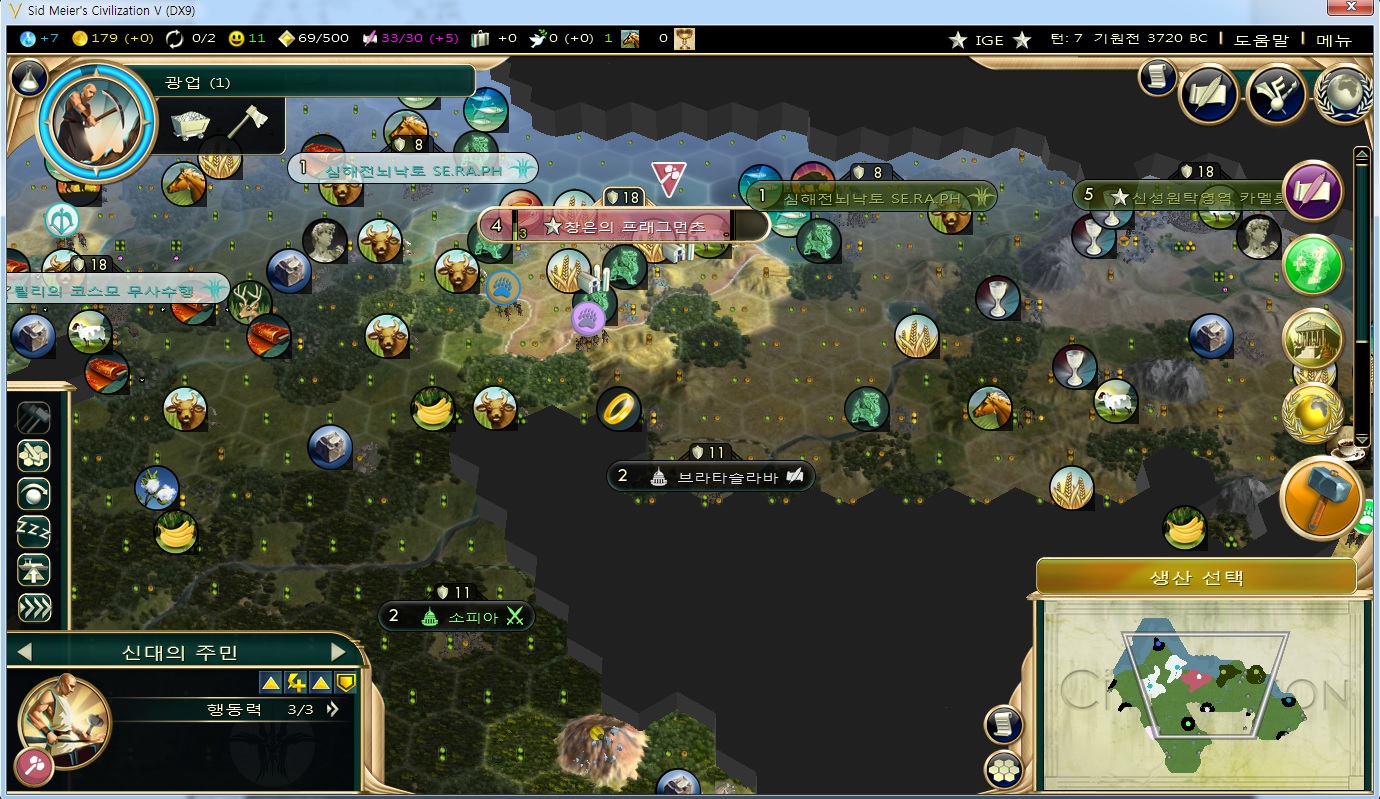
Task: Click the 생산 선택 banner
Action: tap(1195, 577)
